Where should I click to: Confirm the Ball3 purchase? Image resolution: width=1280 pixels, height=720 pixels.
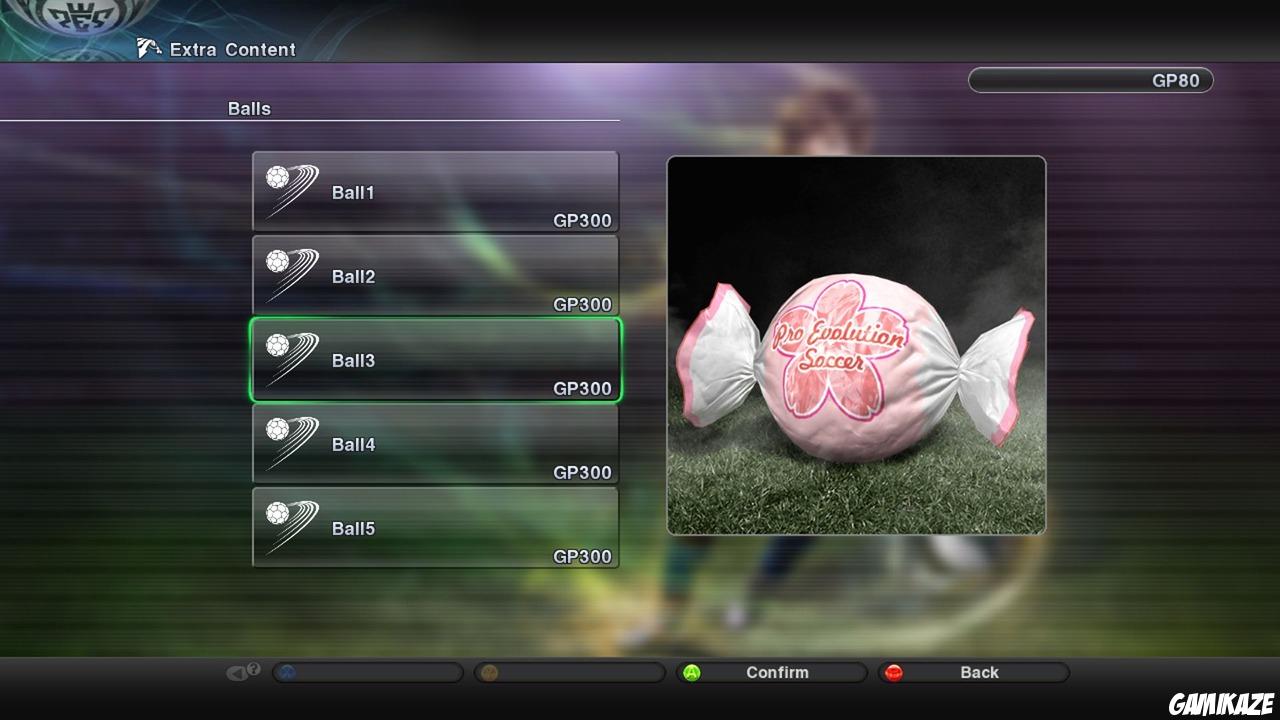[773, 672]
